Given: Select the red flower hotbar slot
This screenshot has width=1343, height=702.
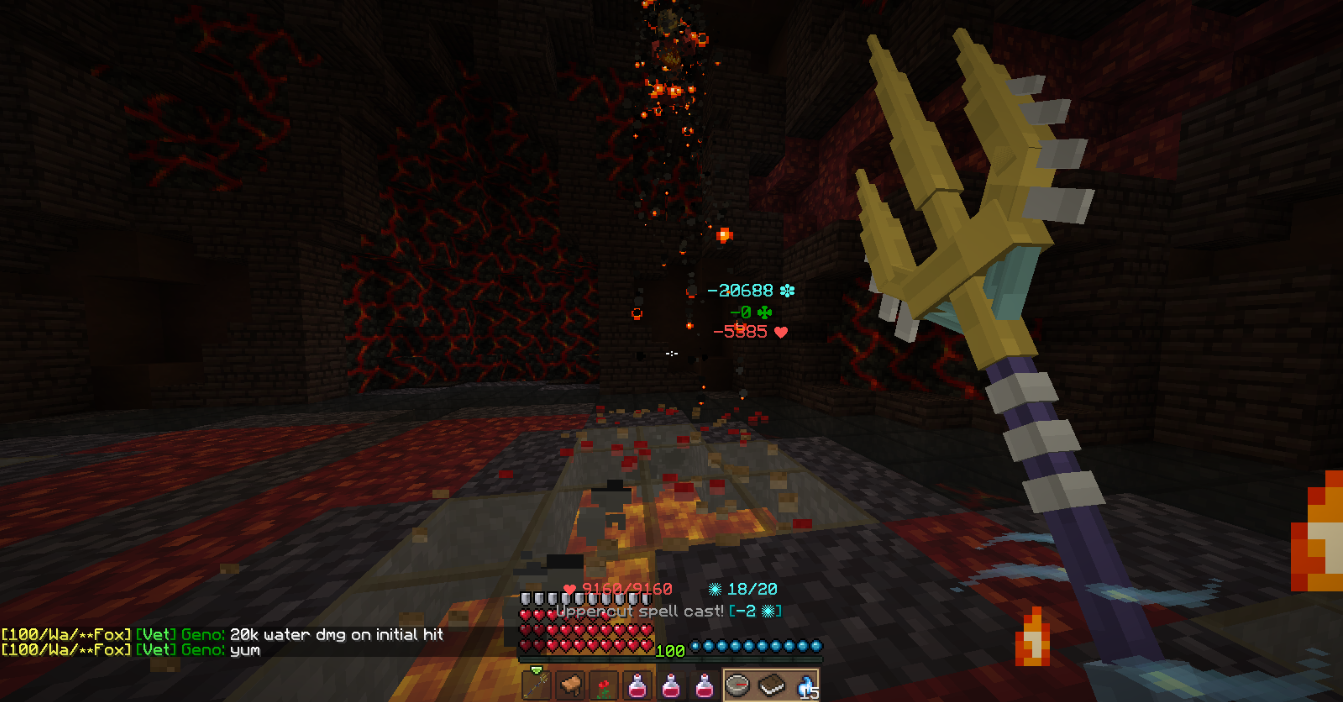Looking at the screenshot, I should coord(603,685).
